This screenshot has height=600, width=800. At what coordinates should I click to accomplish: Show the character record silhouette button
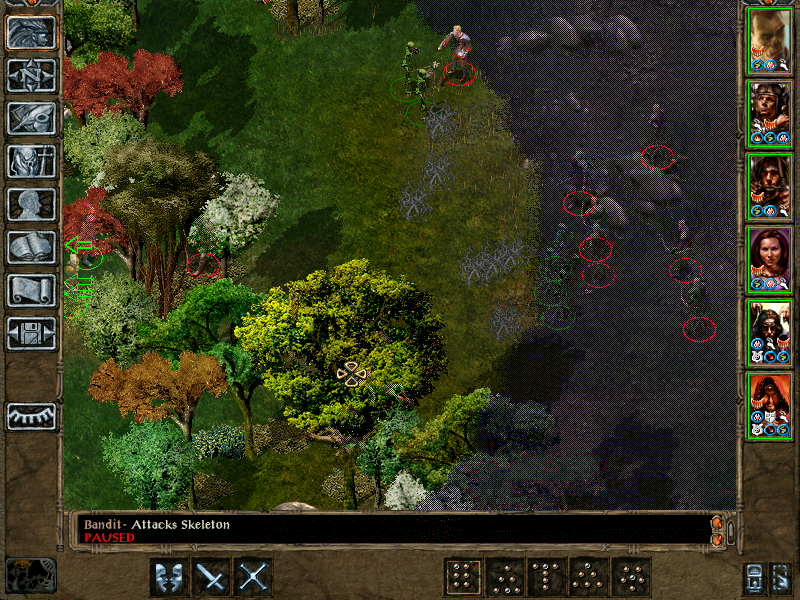(x=31, y=204)
